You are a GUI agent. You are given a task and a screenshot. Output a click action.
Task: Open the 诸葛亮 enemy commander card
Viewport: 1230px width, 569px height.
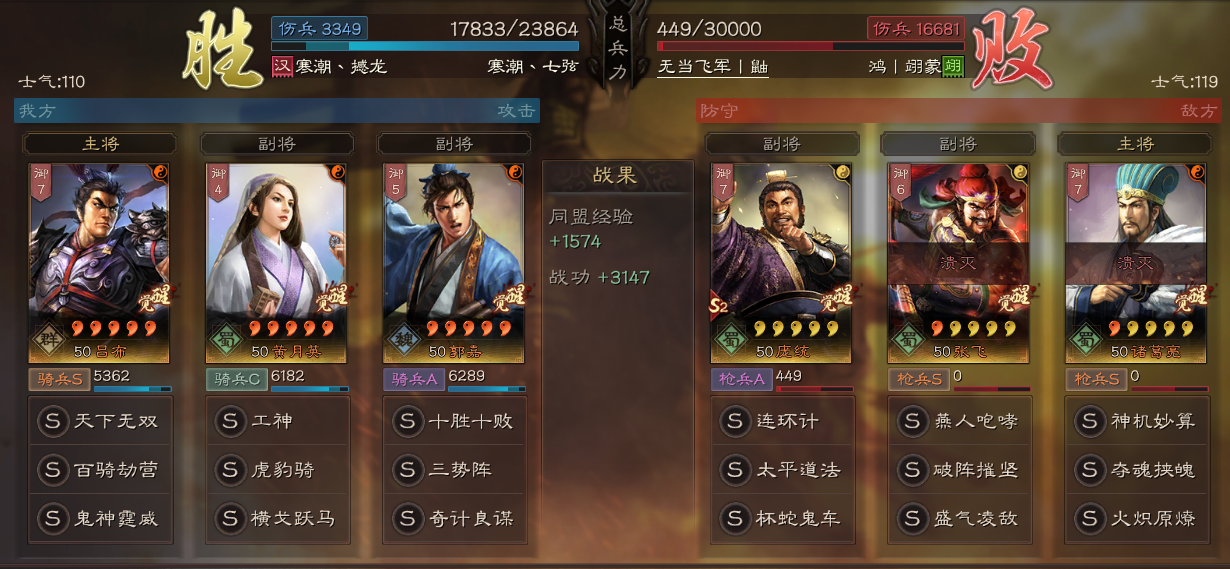pyautogui.click(x=1135, y=262)
